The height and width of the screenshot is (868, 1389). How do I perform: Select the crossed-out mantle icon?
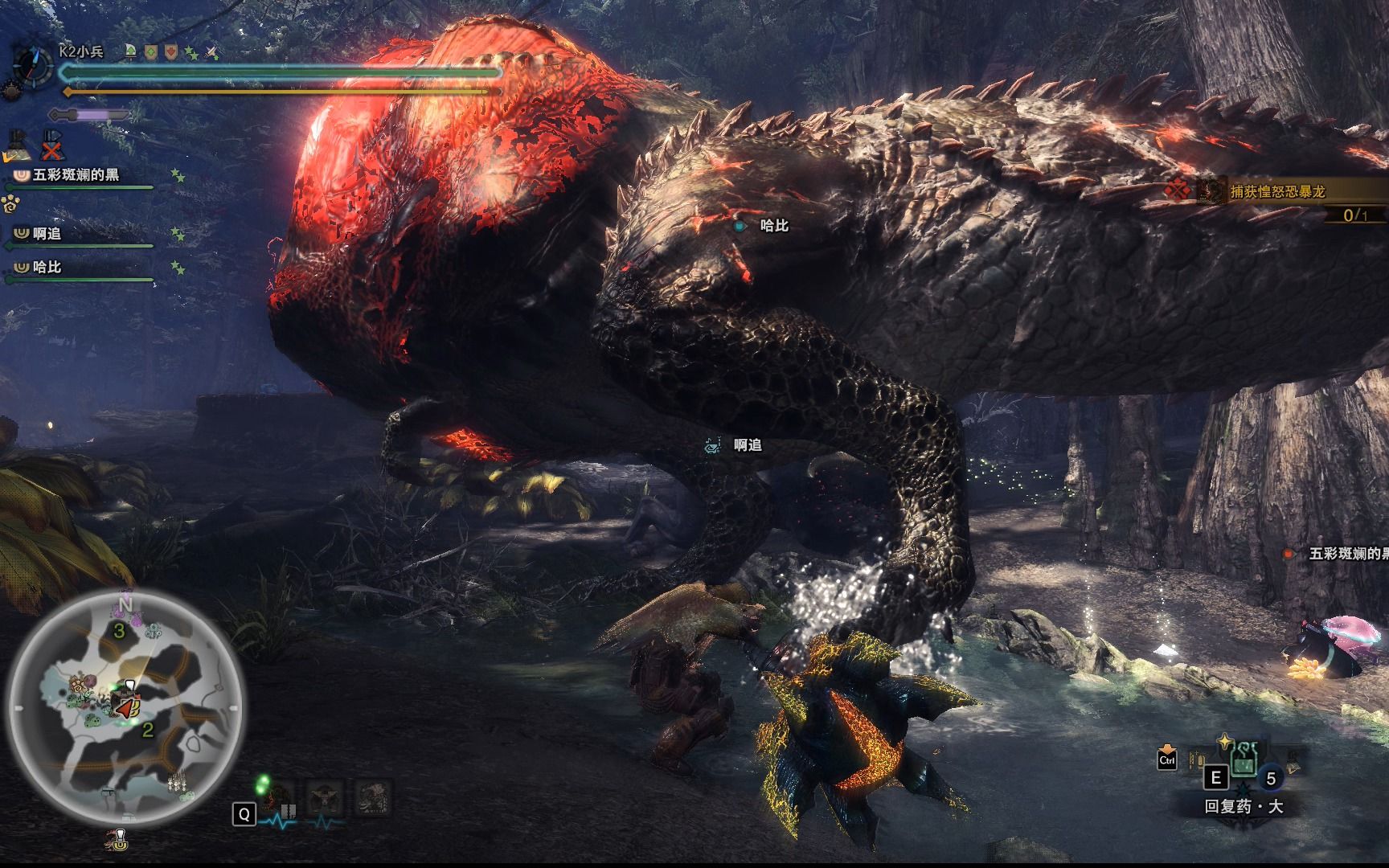click(52, 145)
